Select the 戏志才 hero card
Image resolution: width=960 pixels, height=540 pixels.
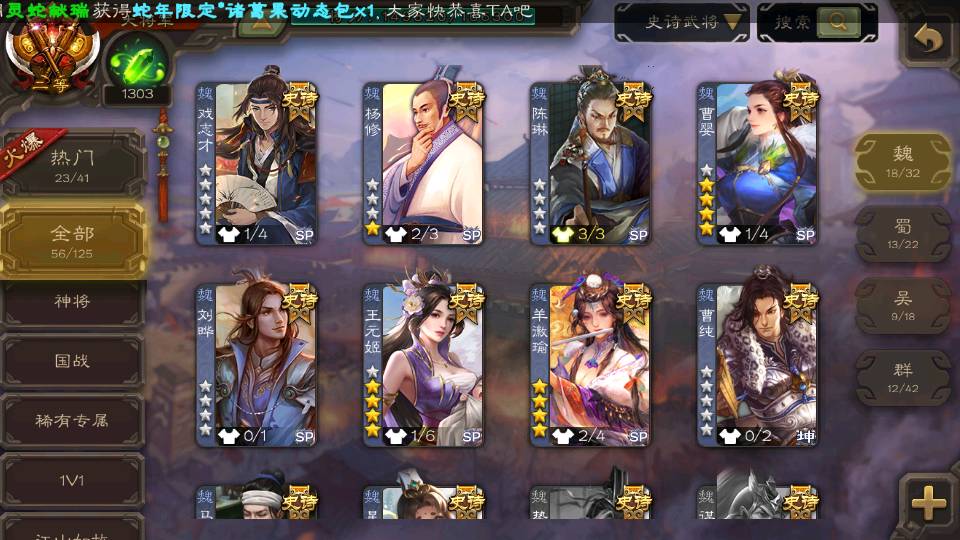(257, 163)
